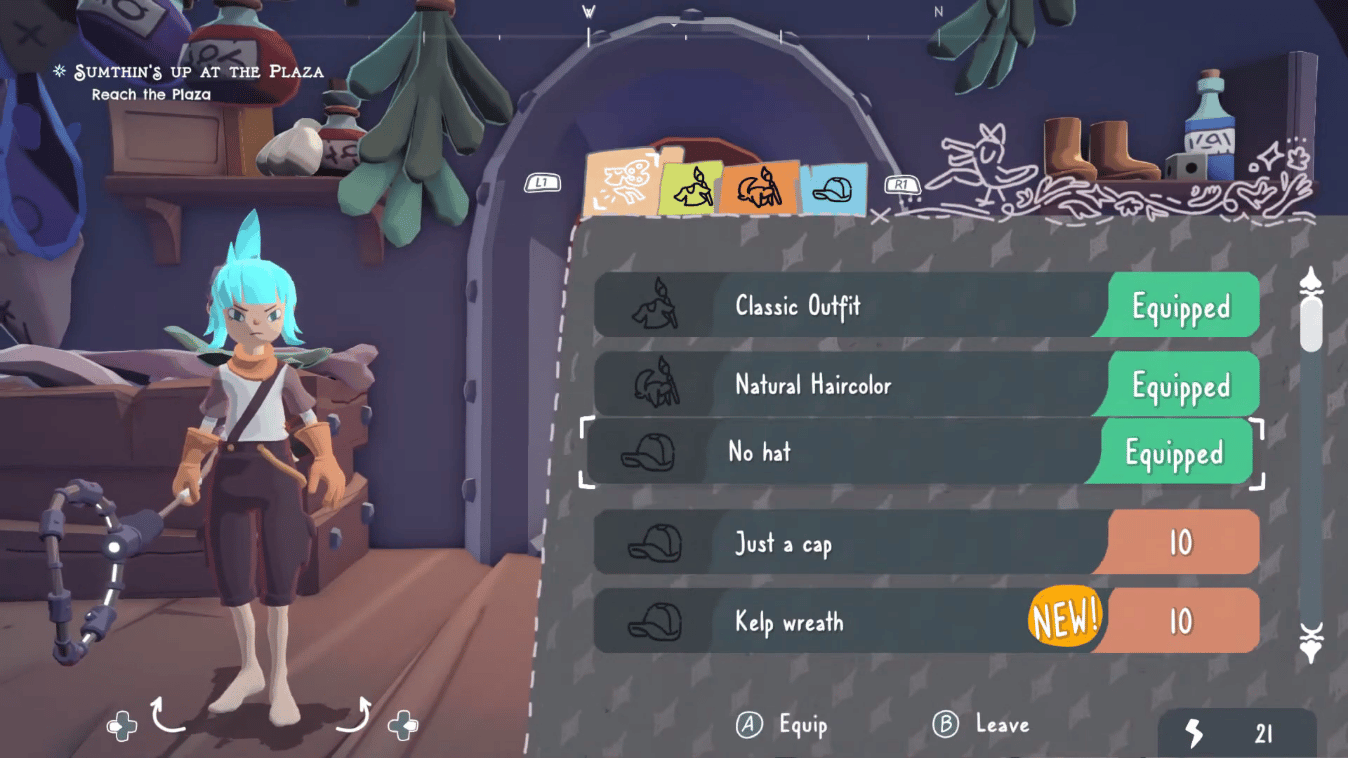The height and width of the screenshot is (758, 1348).
Task: Pick the Just a cap item
Action: [850, 543]
